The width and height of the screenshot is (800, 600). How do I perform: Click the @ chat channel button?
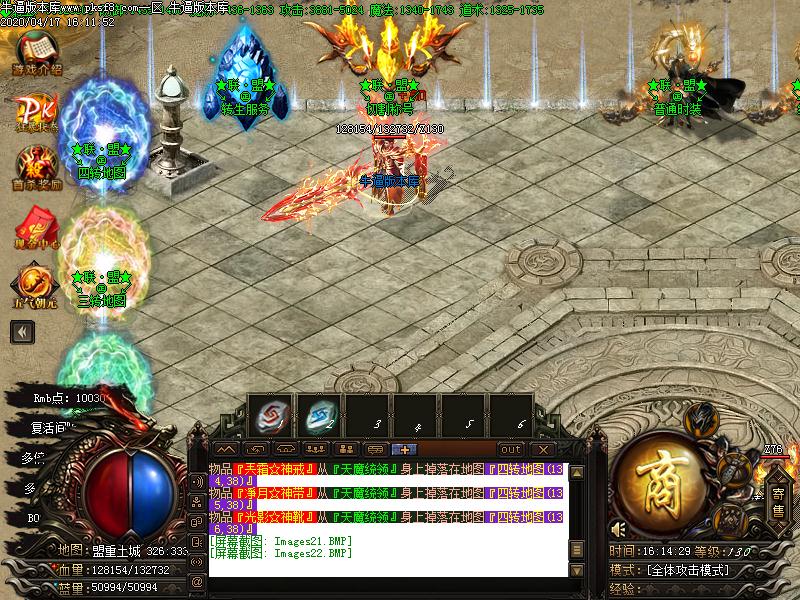click(x=197, y=581)
